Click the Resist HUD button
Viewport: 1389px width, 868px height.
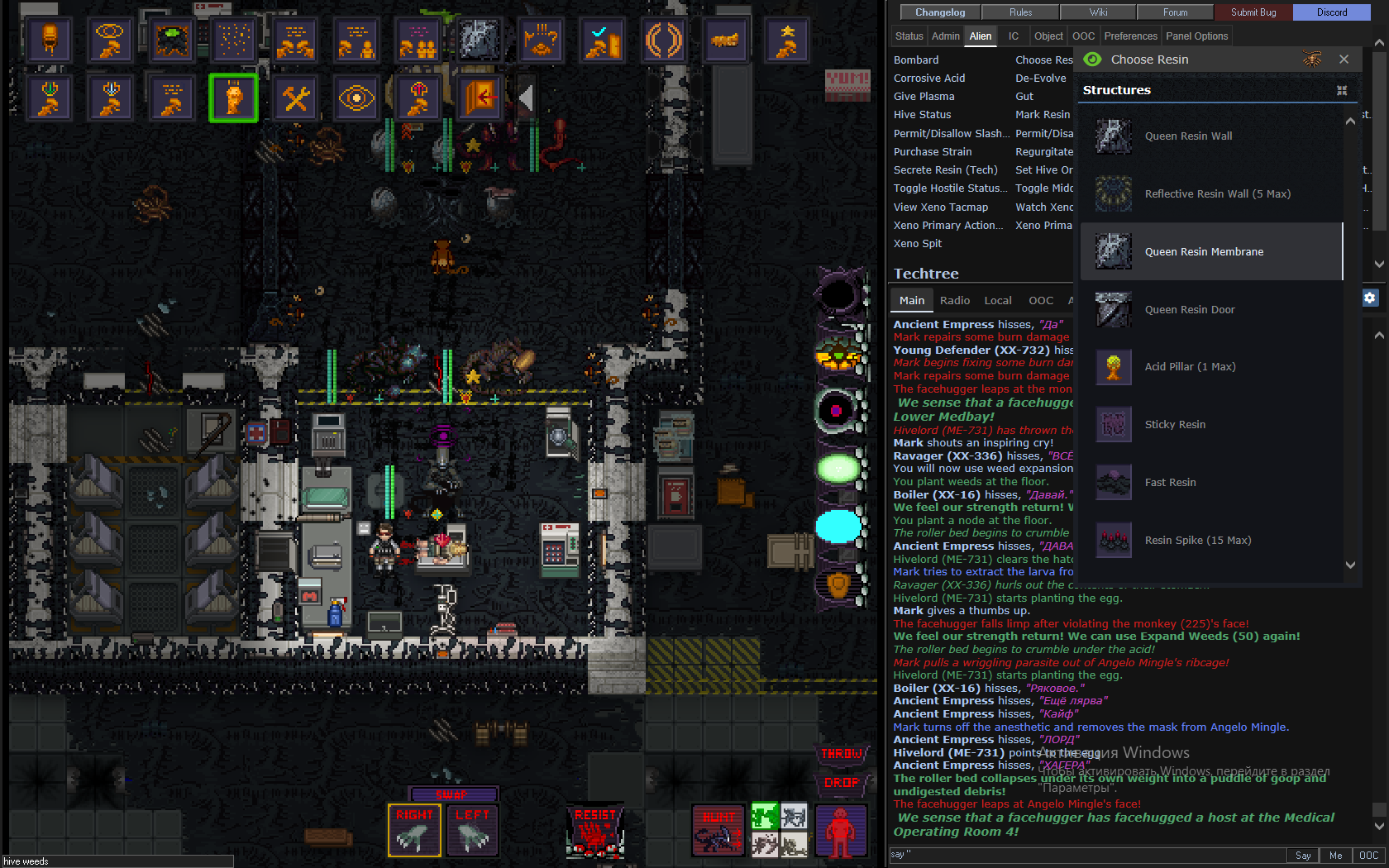pyautogui.click(x=594, y=830)
